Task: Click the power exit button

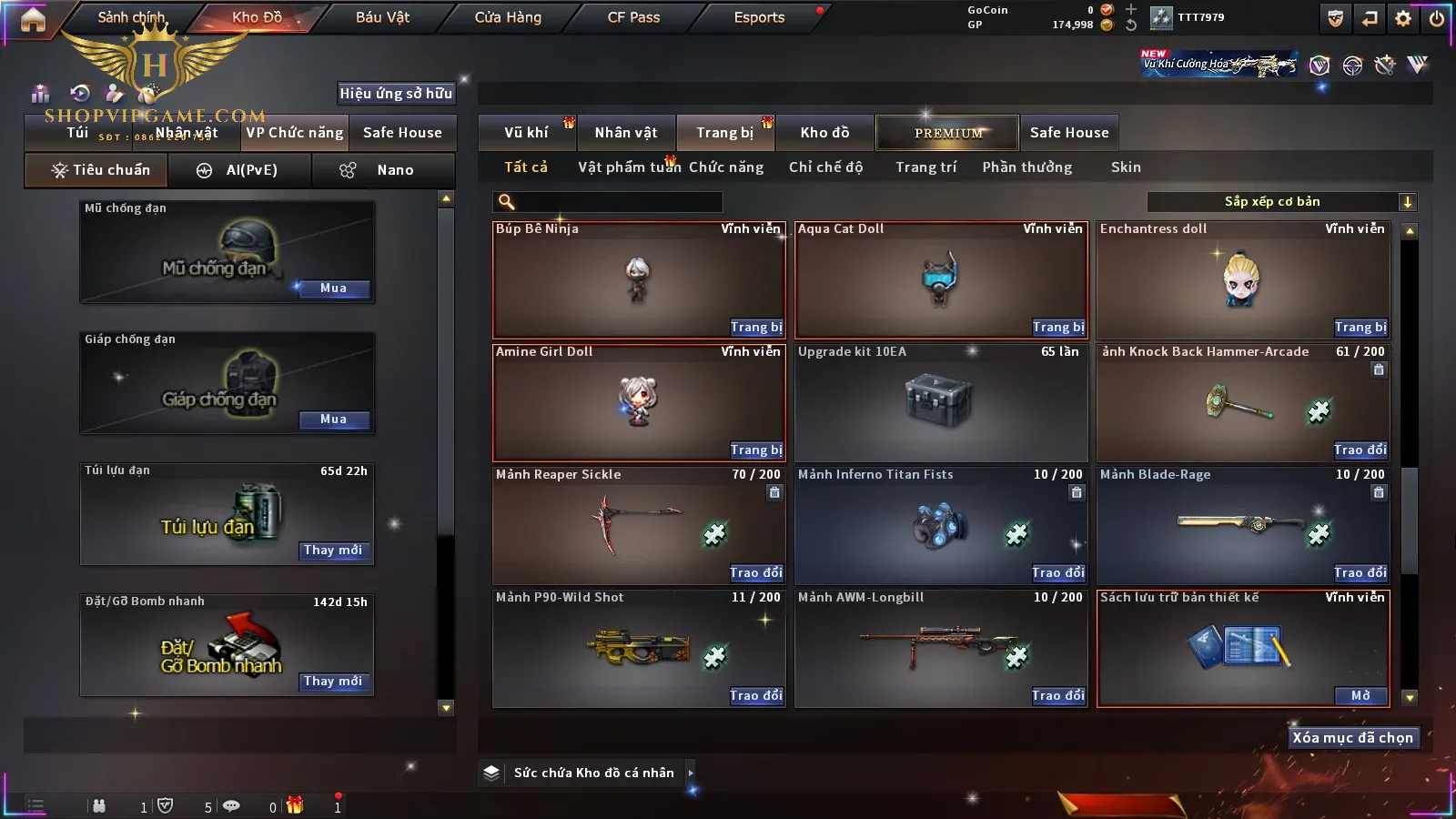Action: (1437, 18)
